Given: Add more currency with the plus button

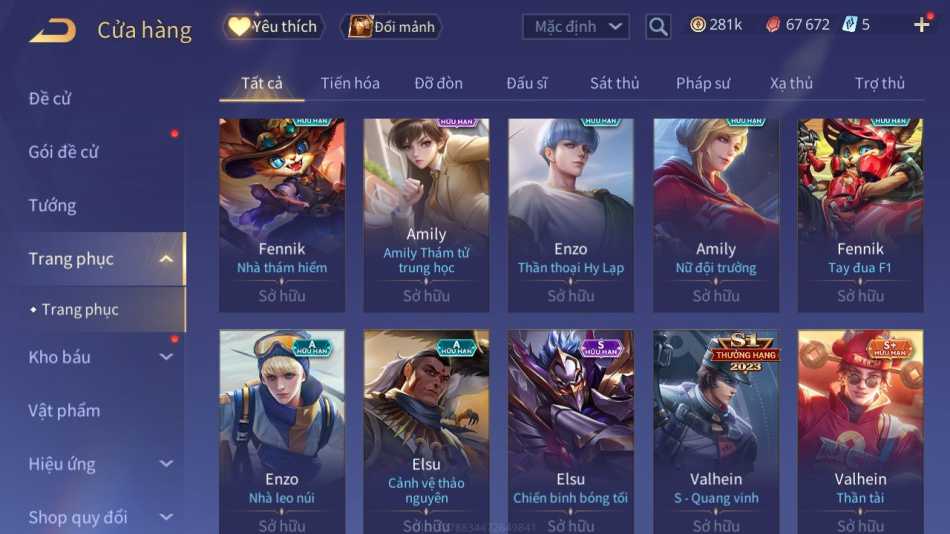Looking at the screenshot, I should coord(921,25).
